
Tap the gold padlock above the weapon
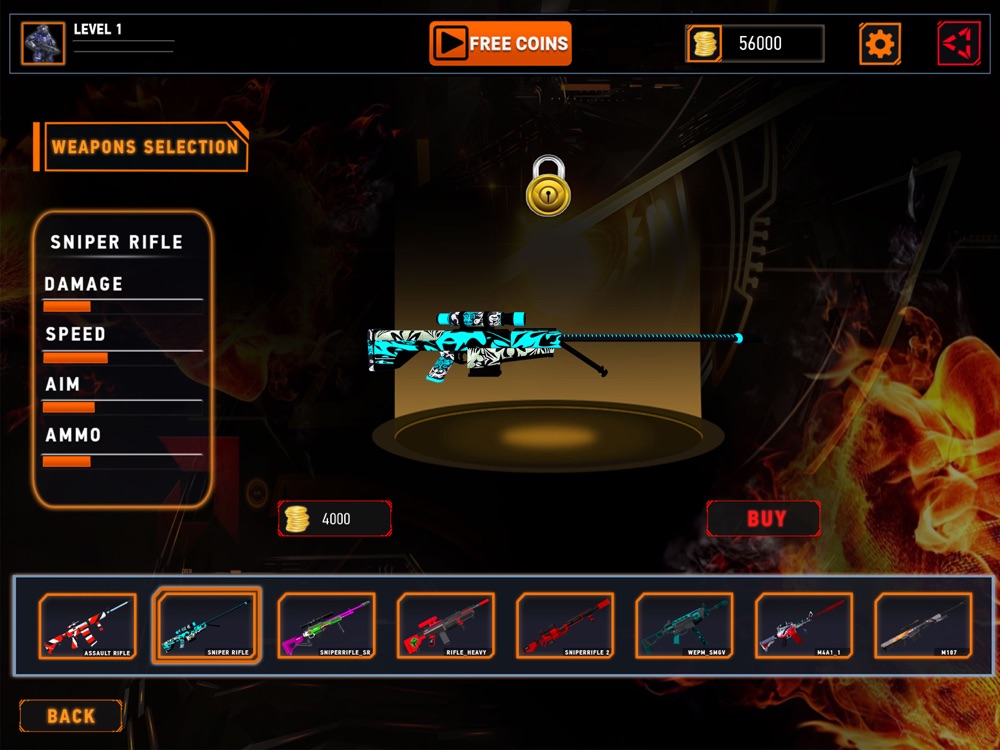[548, 186]
